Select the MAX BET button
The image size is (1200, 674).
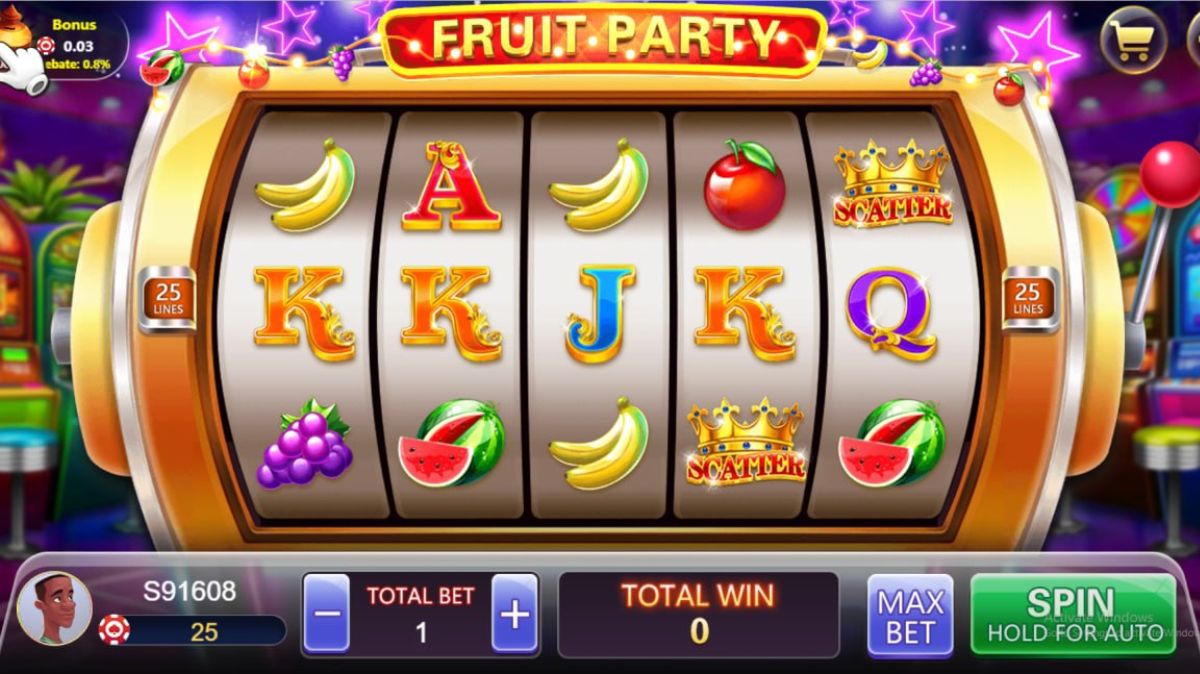point(910,615)
